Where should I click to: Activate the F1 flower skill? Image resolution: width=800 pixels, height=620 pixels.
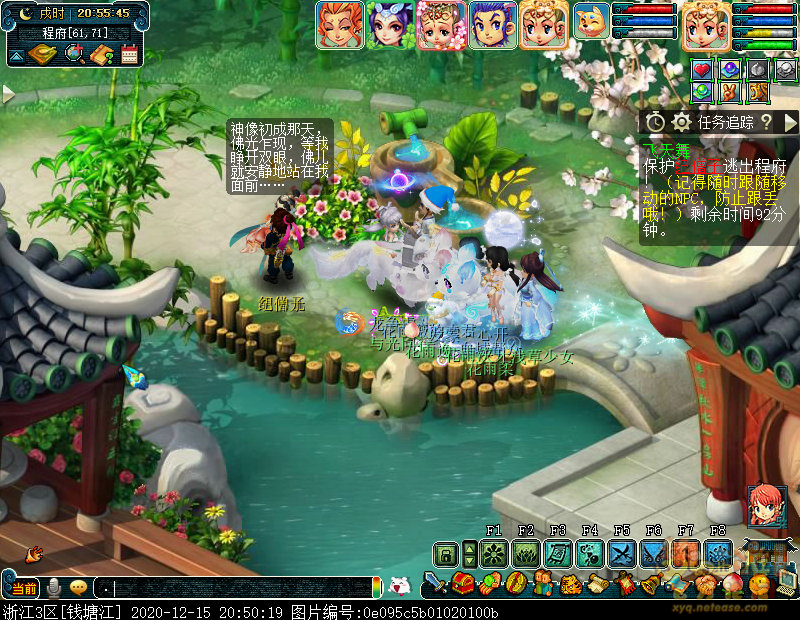[493, 553]
